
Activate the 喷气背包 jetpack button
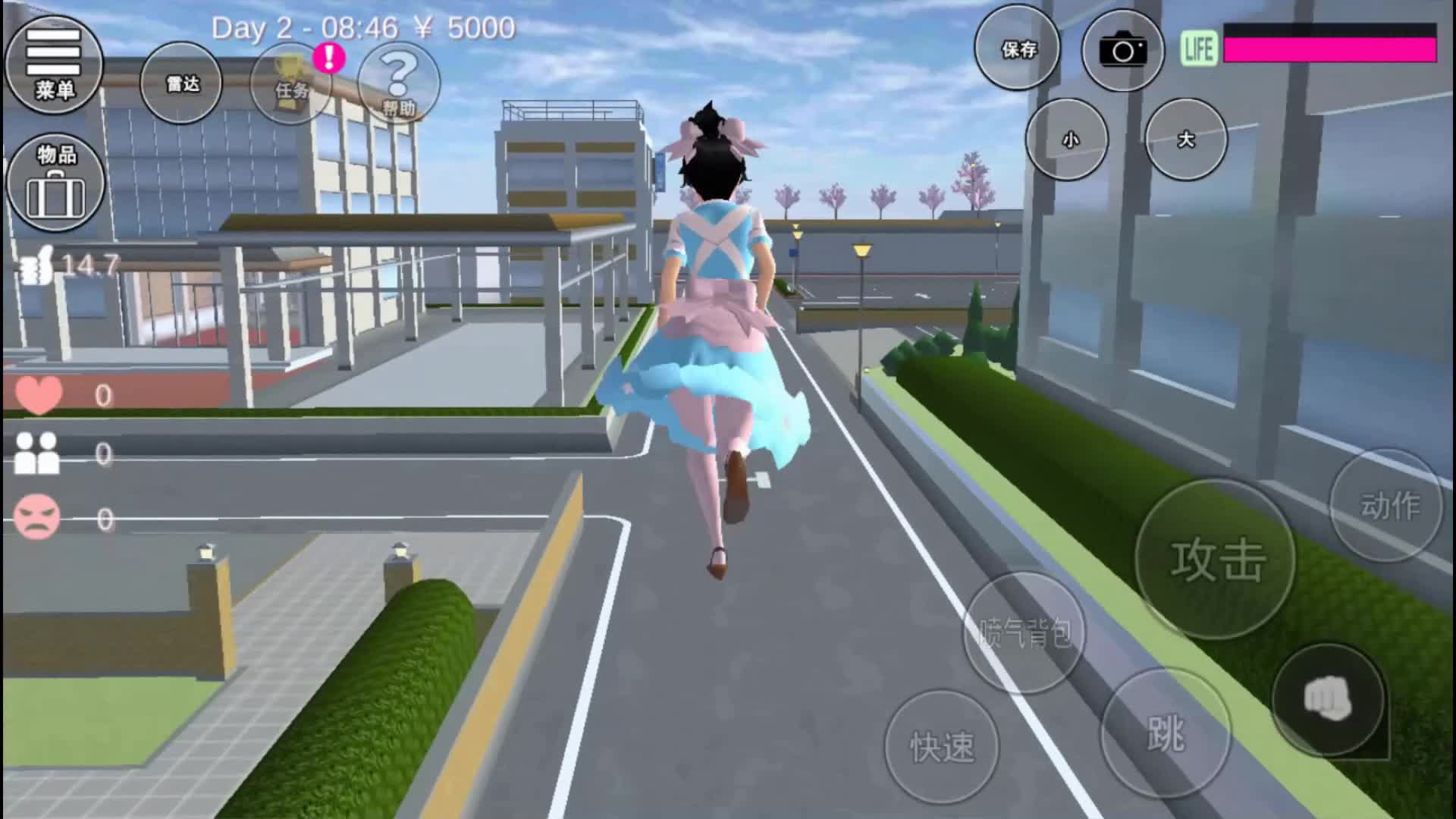point(1025,632)
